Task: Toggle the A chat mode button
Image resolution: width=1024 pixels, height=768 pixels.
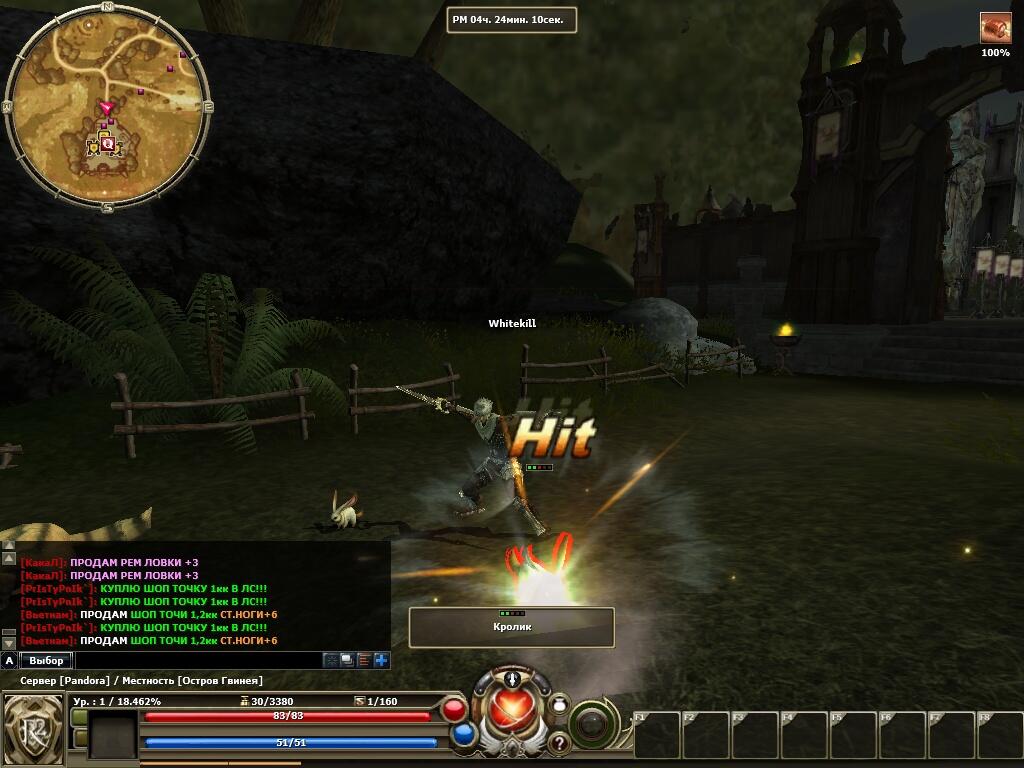Action: click(9, 660)
